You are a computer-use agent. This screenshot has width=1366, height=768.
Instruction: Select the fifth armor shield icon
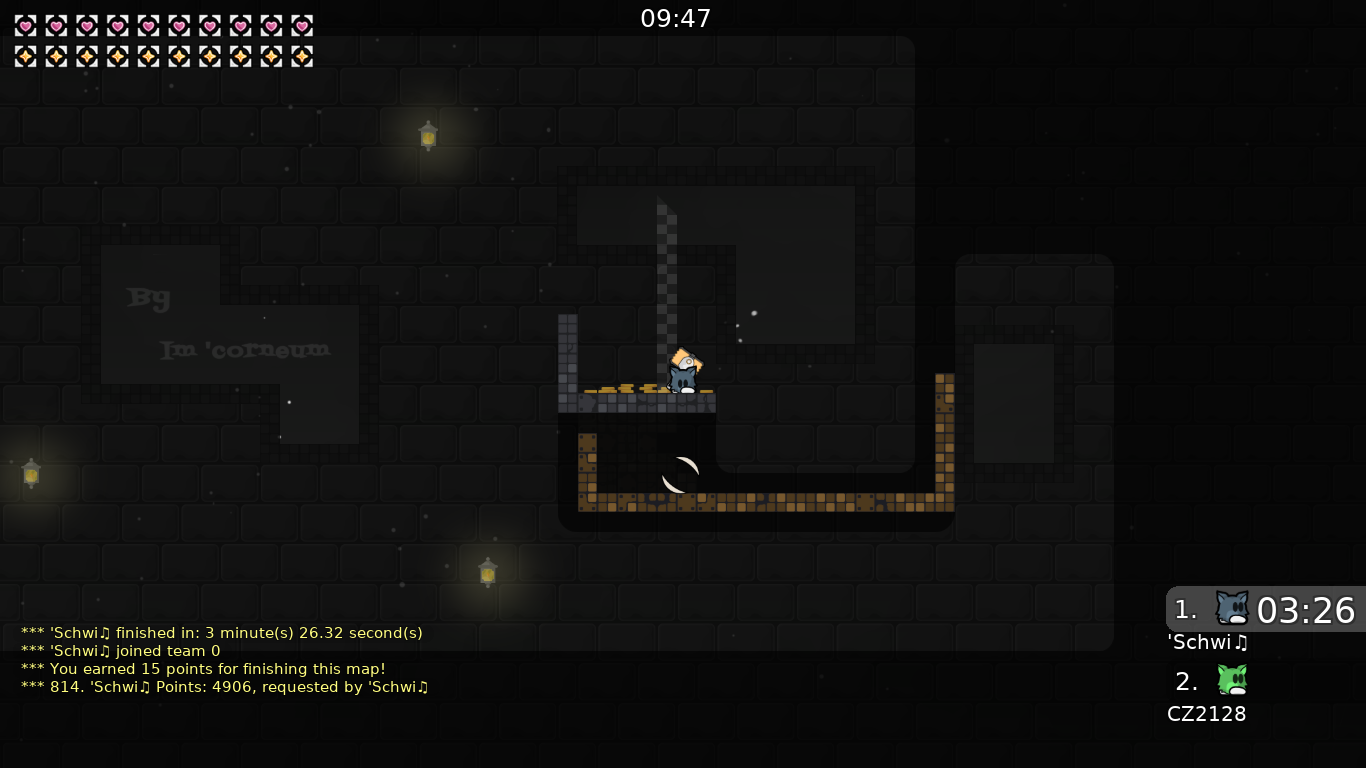[x=150, y=56]
